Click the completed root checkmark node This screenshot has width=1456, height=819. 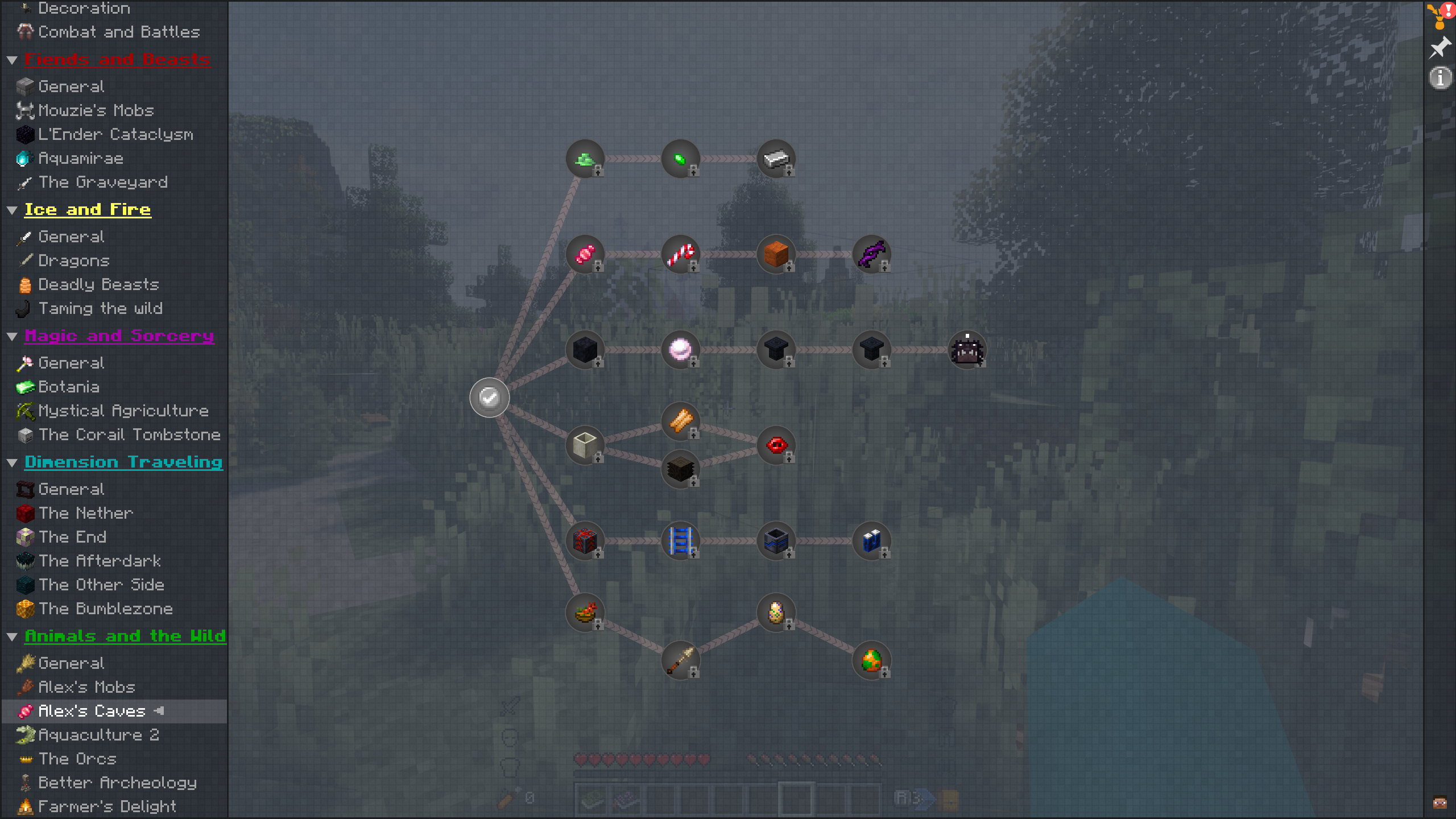(489, 397)
